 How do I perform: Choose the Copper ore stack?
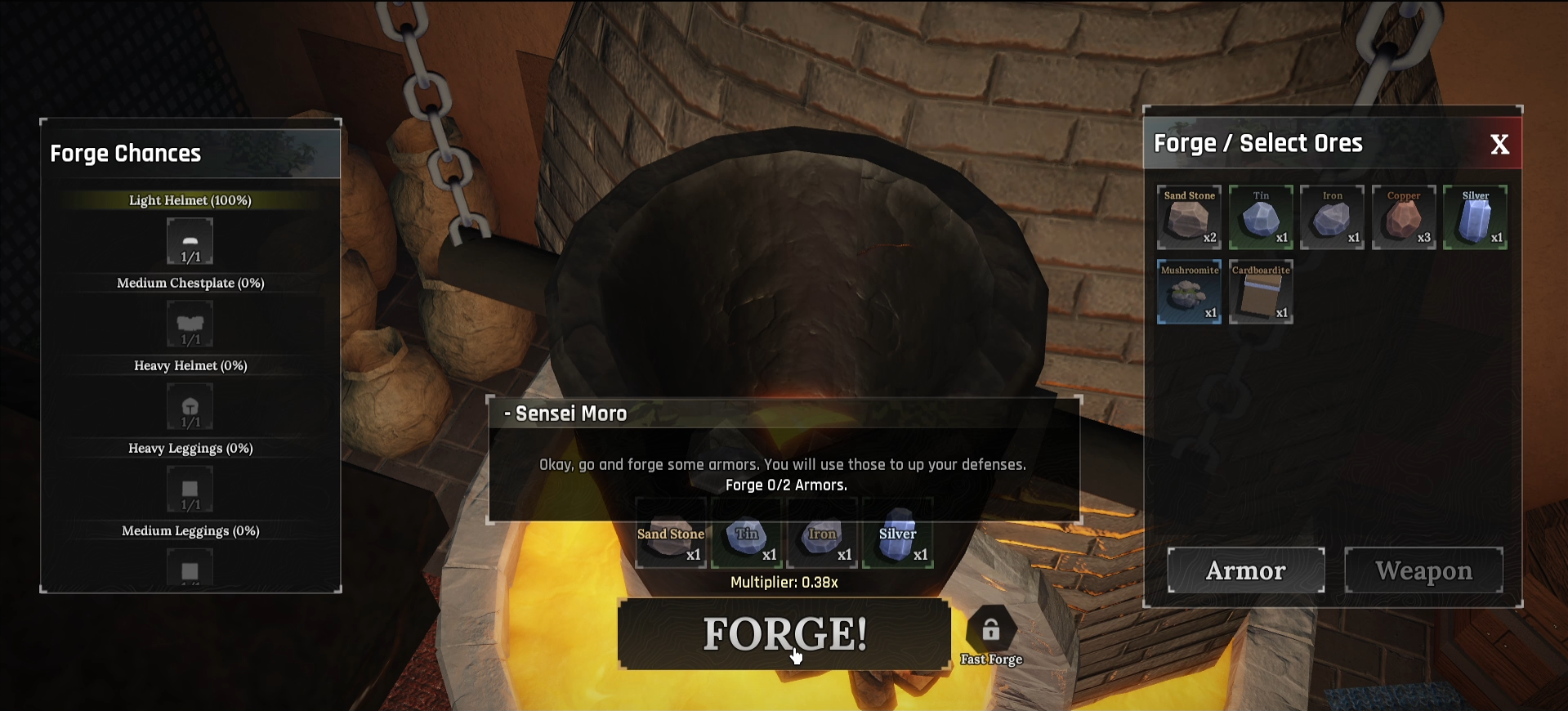pyautogui.click(x=1404, y=217)
